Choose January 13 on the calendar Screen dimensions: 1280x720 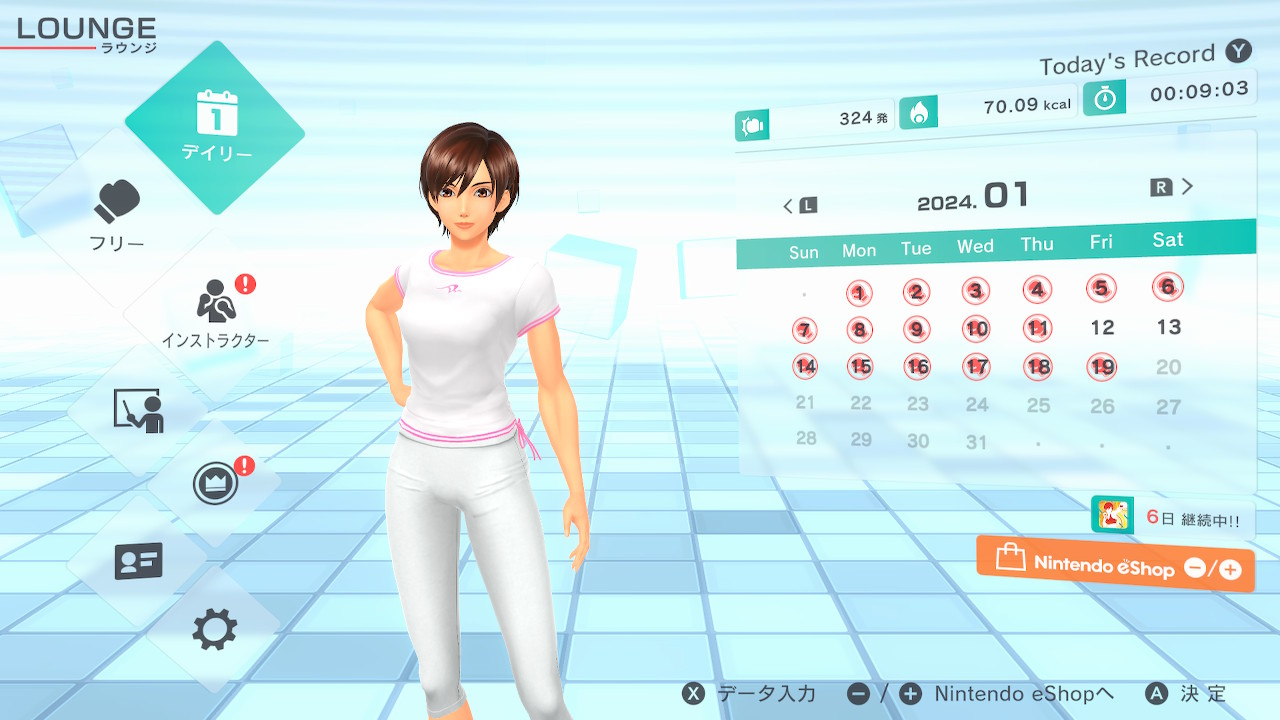coord(1168,327)
